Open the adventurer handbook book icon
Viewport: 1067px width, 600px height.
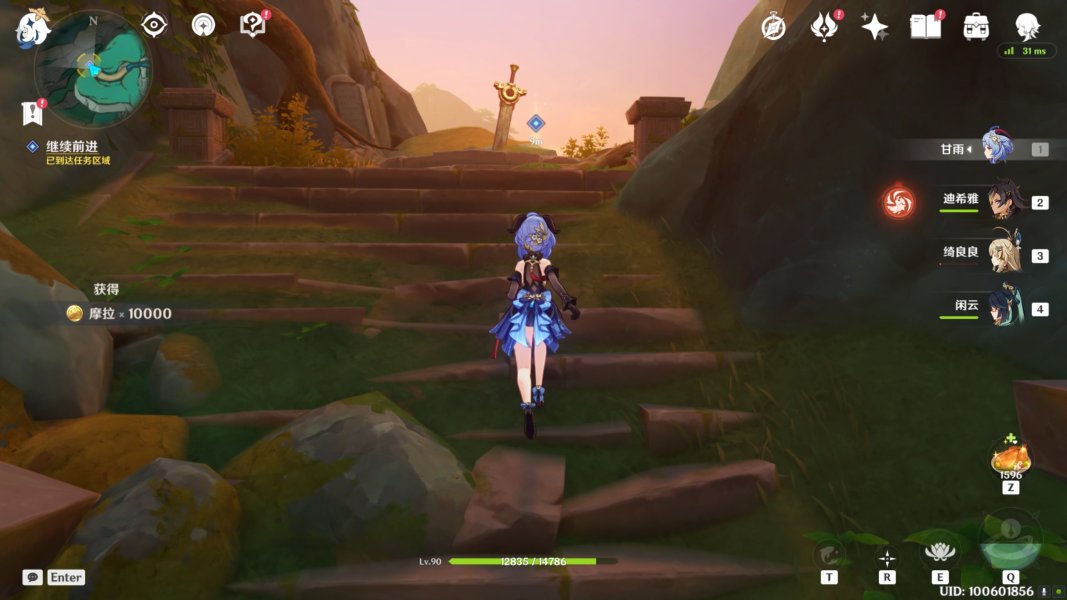point(925,27)
